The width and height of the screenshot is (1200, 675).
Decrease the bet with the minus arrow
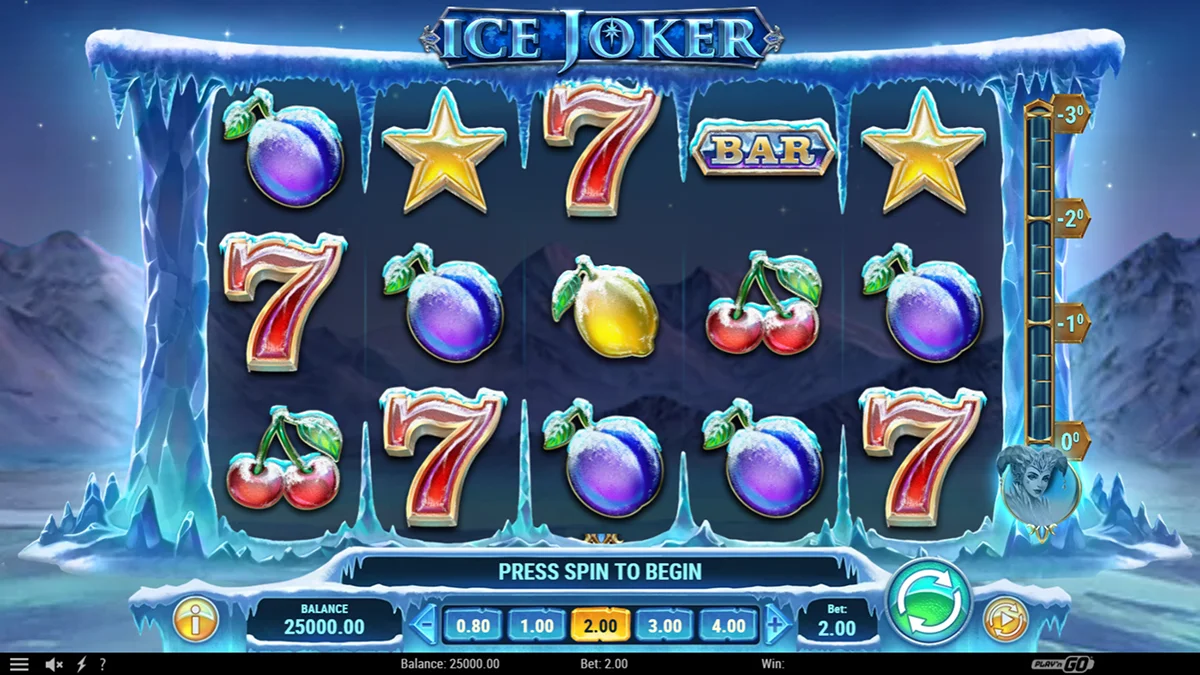point(425,627)
